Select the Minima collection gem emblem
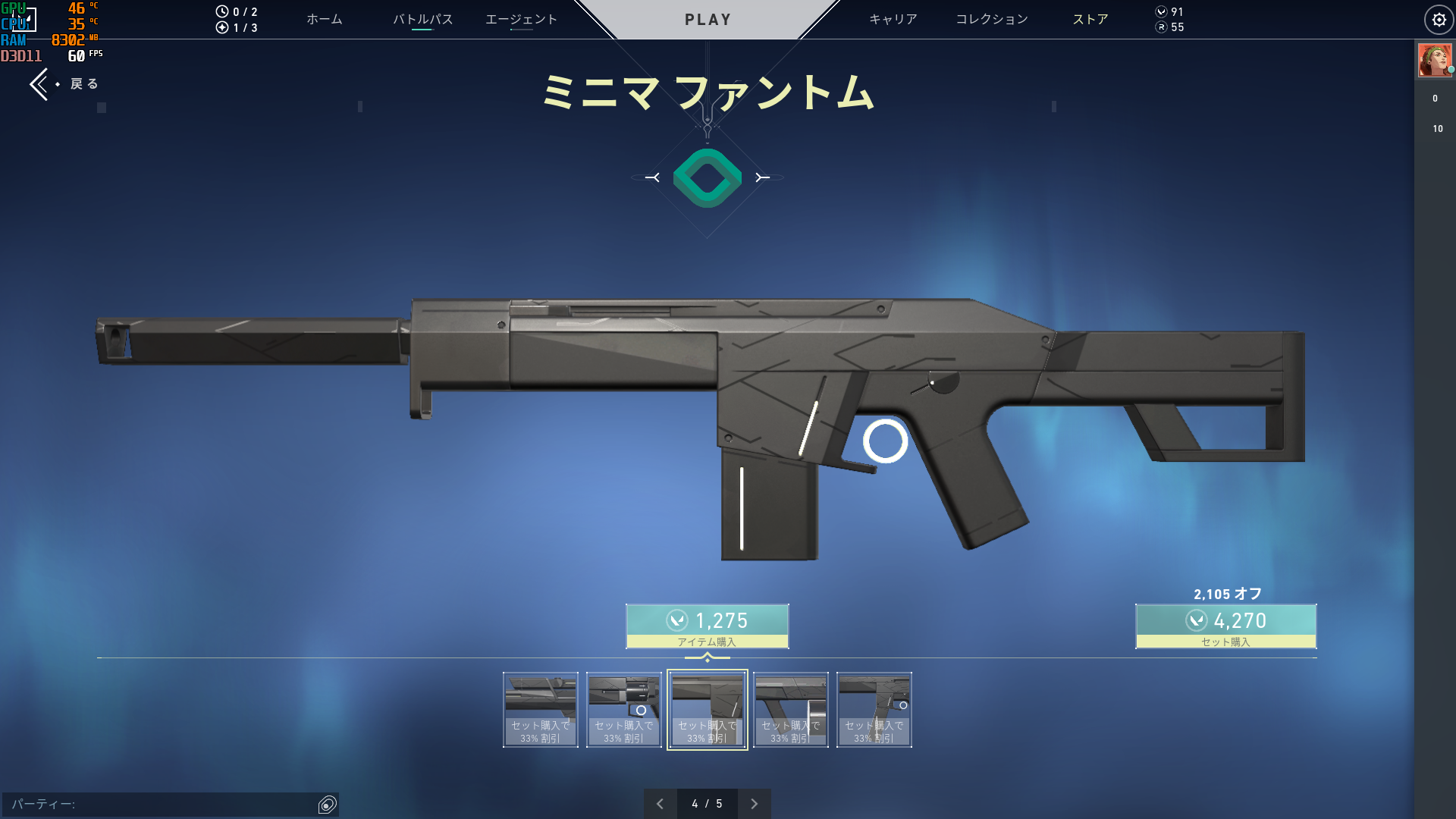The image size is (1456, 819). tap(707, 178)
